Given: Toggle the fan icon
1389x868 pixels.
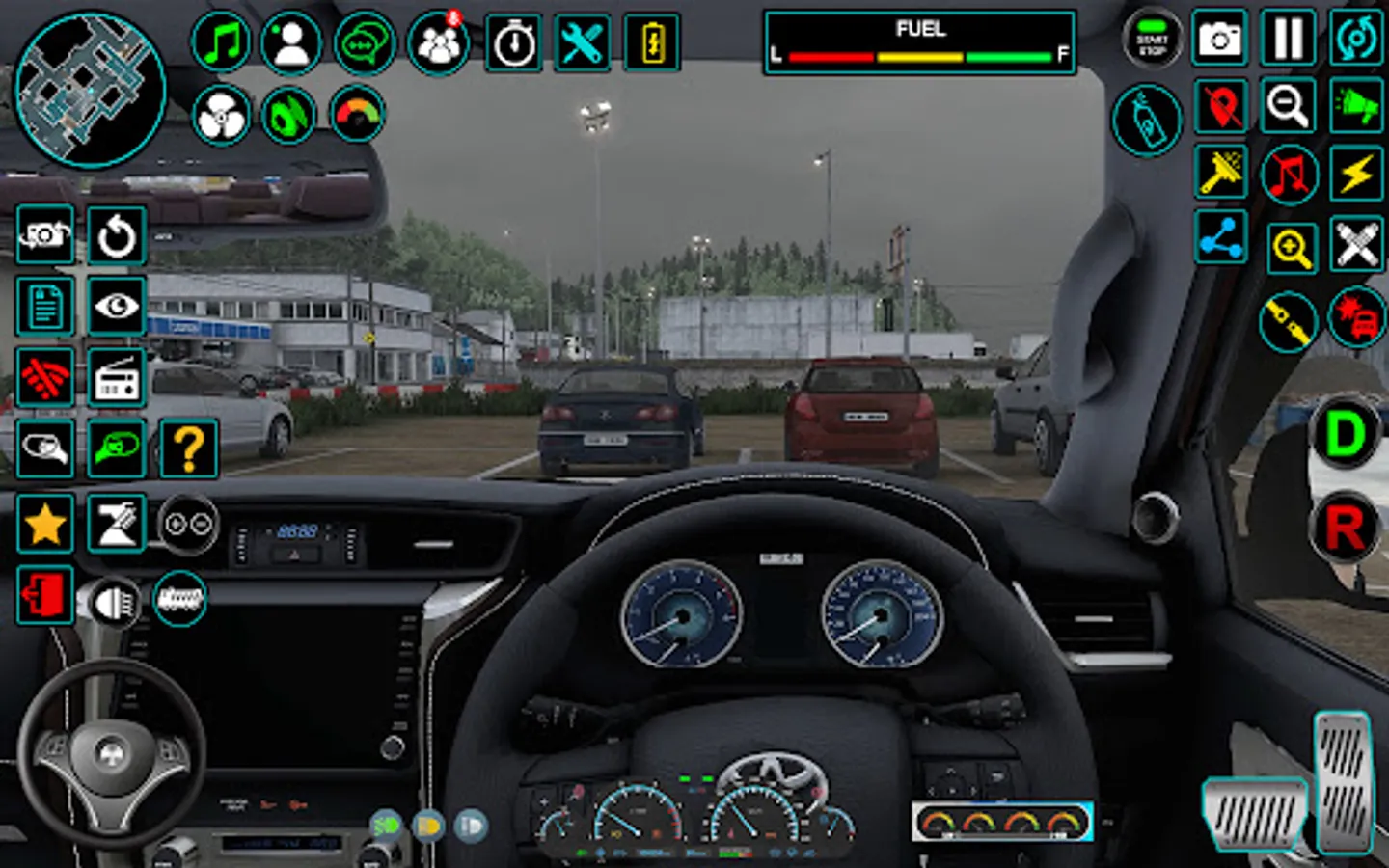Looking at the screenshot, I should click(x=222, y=116).
